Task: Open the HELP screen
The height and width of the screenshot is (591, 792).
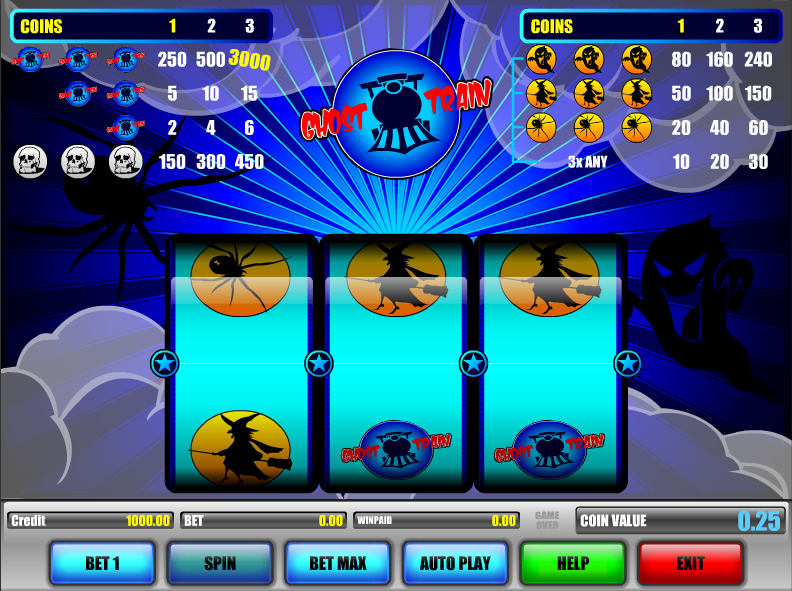Action: 573,563
